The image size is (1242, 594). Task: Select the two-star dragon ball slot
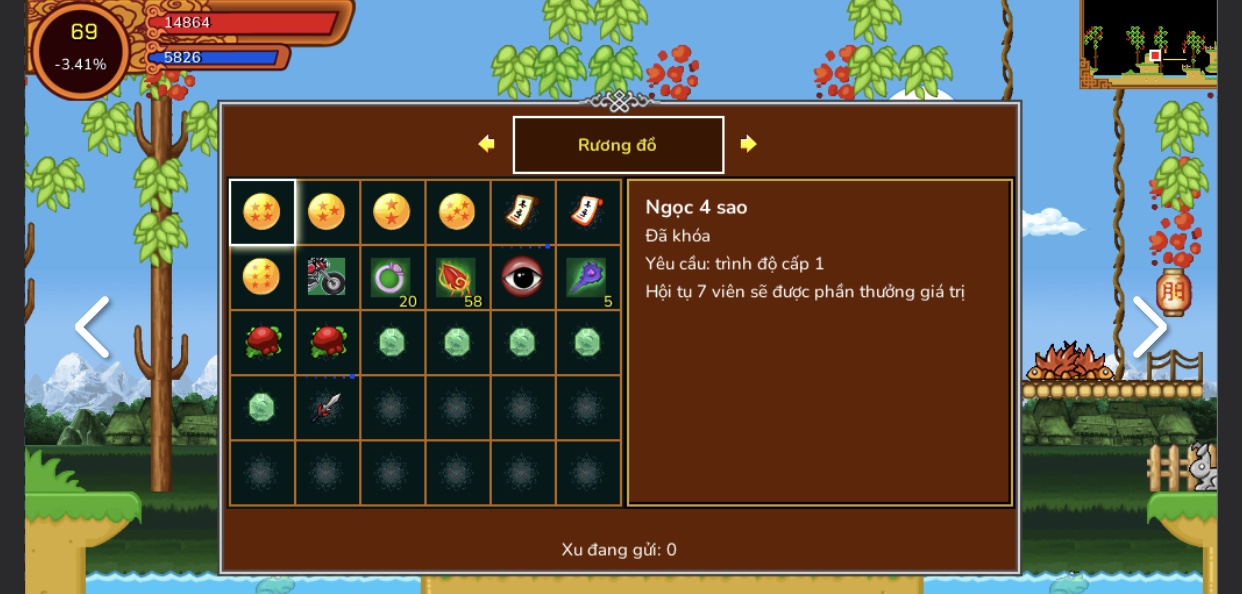pyautogui.click(x=392, y=212)
